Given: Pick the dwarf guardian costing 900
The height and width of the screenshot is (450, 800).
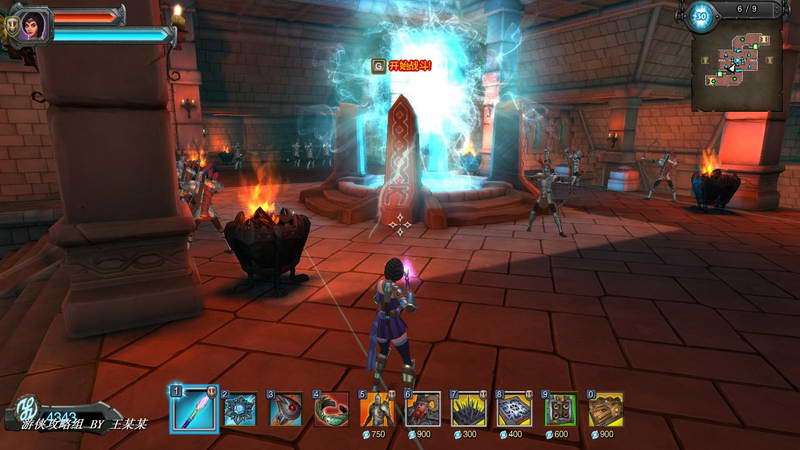Looking at the screenshot, I should [423, 409].
